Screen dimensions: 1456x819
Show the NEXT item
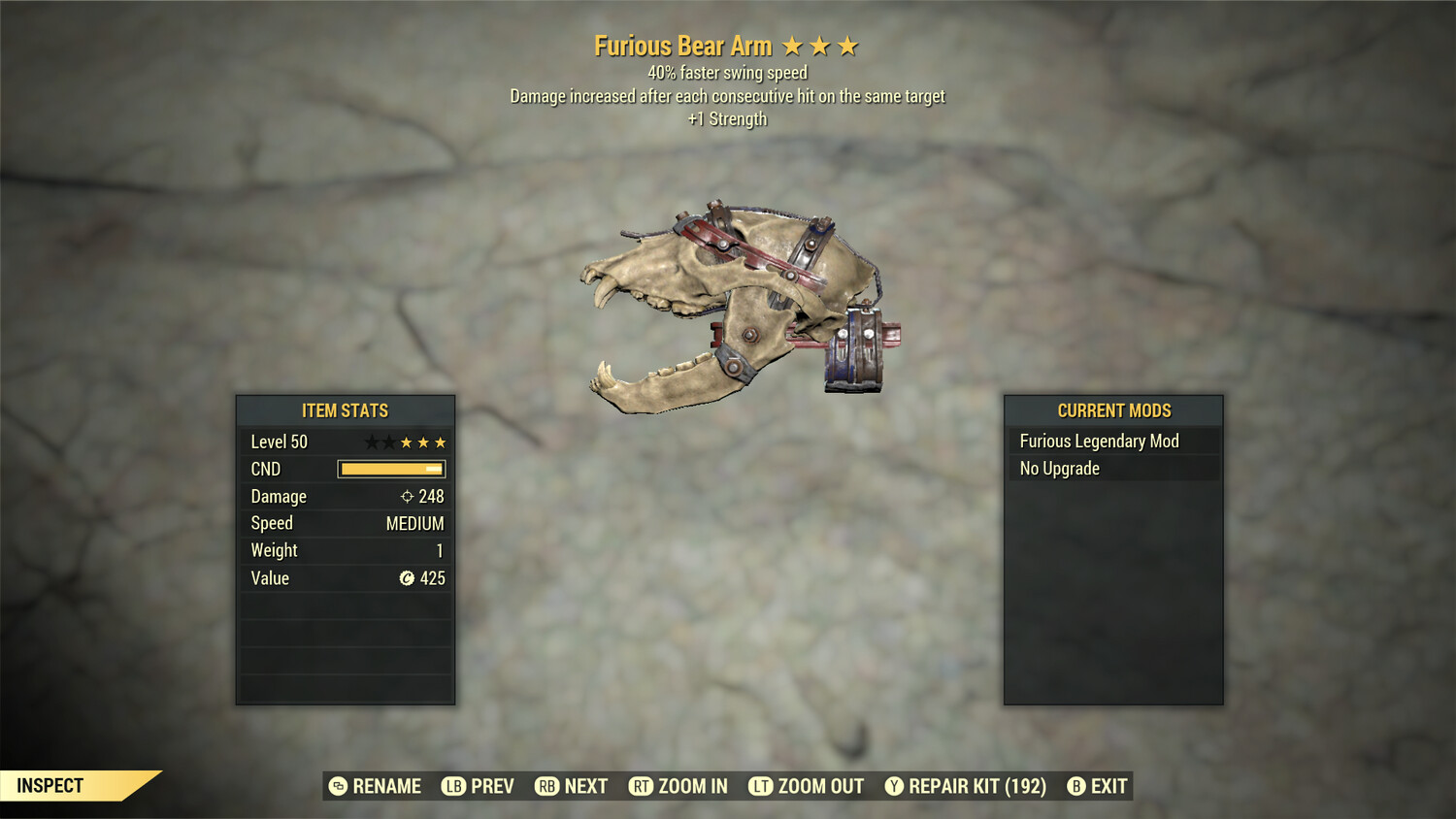[x=572, y=786]
